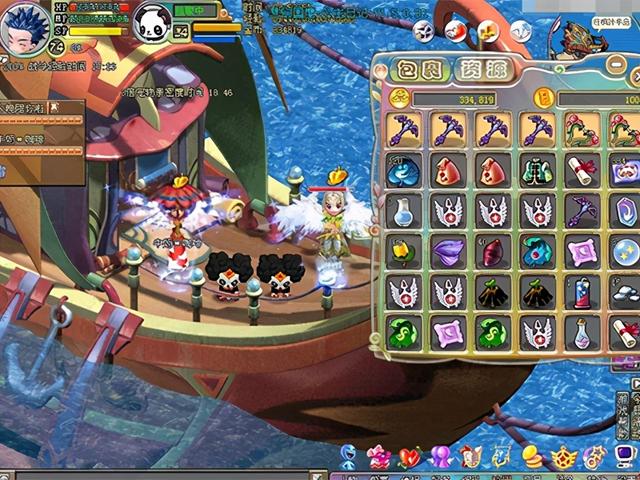Open the red heart menu icon
Image resolution: width=640 pixels, height=480 pixels.
point(409,458)
